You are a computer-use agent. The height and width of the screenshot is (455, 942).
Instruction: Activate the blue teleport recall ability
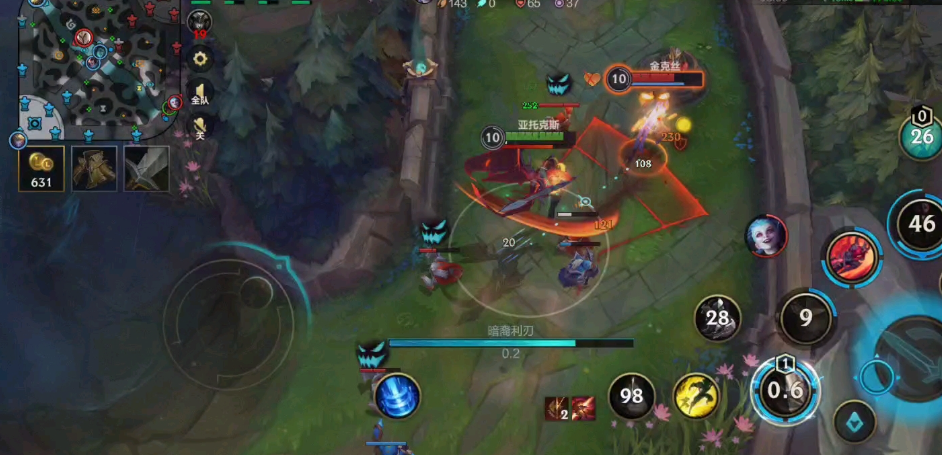[397, 397]
